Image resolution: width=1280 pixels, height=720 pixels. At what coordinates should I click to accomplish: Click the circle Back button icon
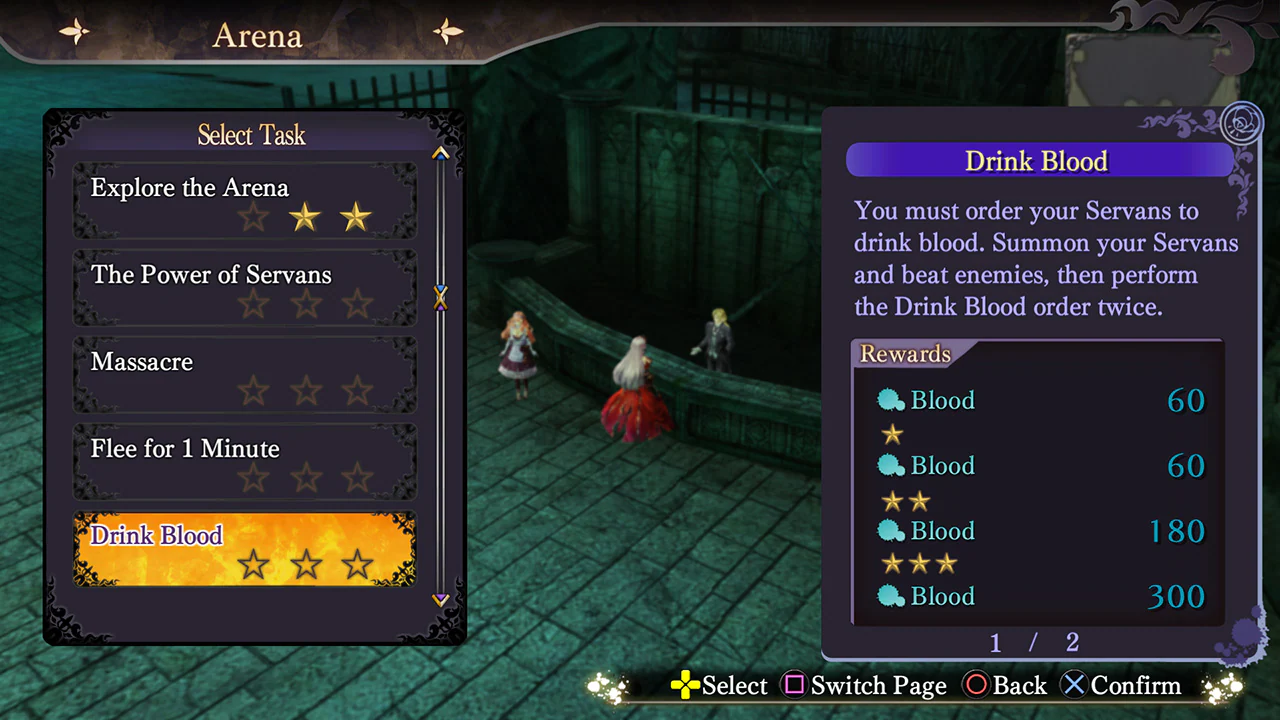(x=977, y=686)
